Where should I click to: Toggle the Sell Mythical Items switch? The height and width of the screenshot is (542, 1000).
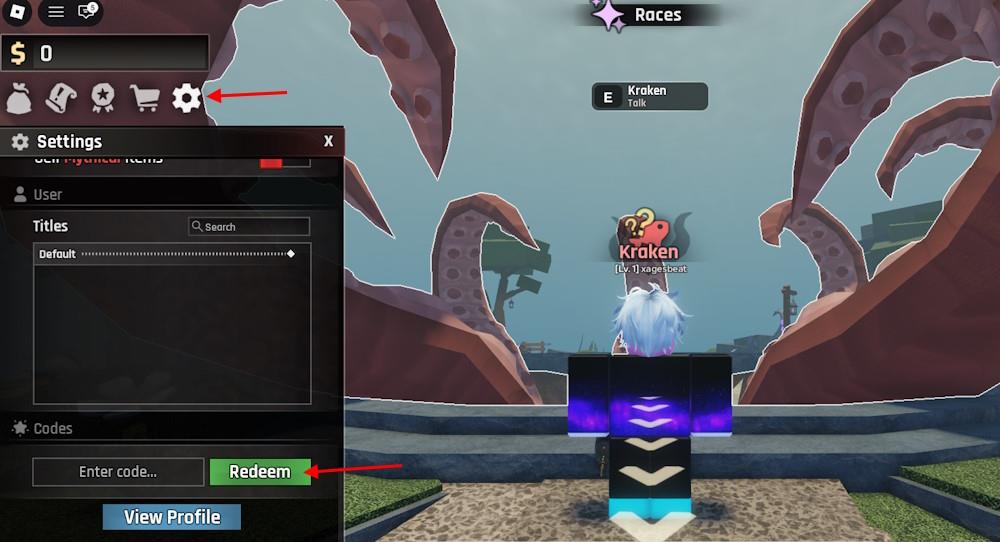[271, 161]
